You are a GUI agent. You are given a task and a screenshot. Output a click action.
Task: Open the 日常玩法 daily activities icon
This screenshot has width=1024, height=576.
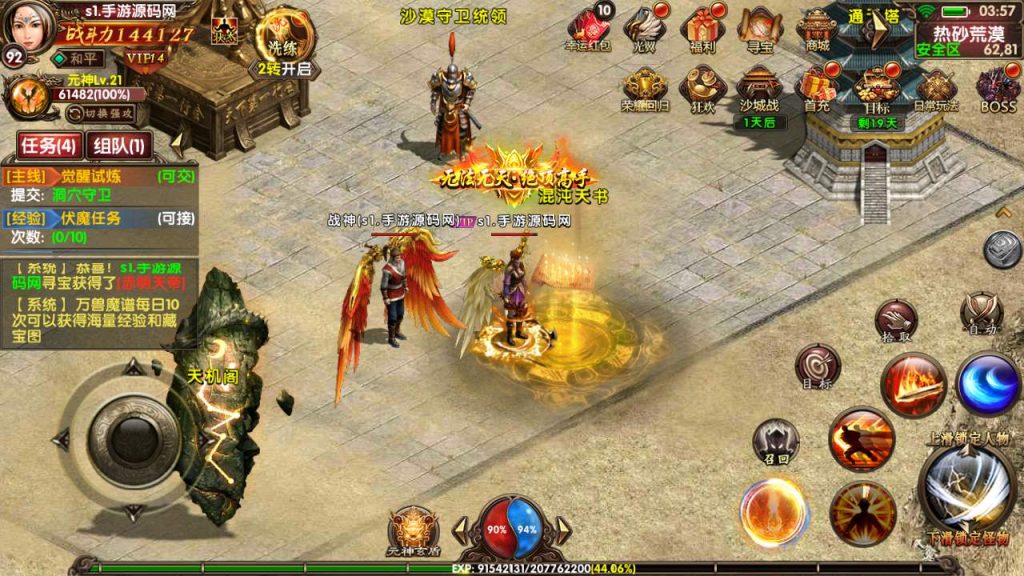pyautogui.click(x=936, y=86)
